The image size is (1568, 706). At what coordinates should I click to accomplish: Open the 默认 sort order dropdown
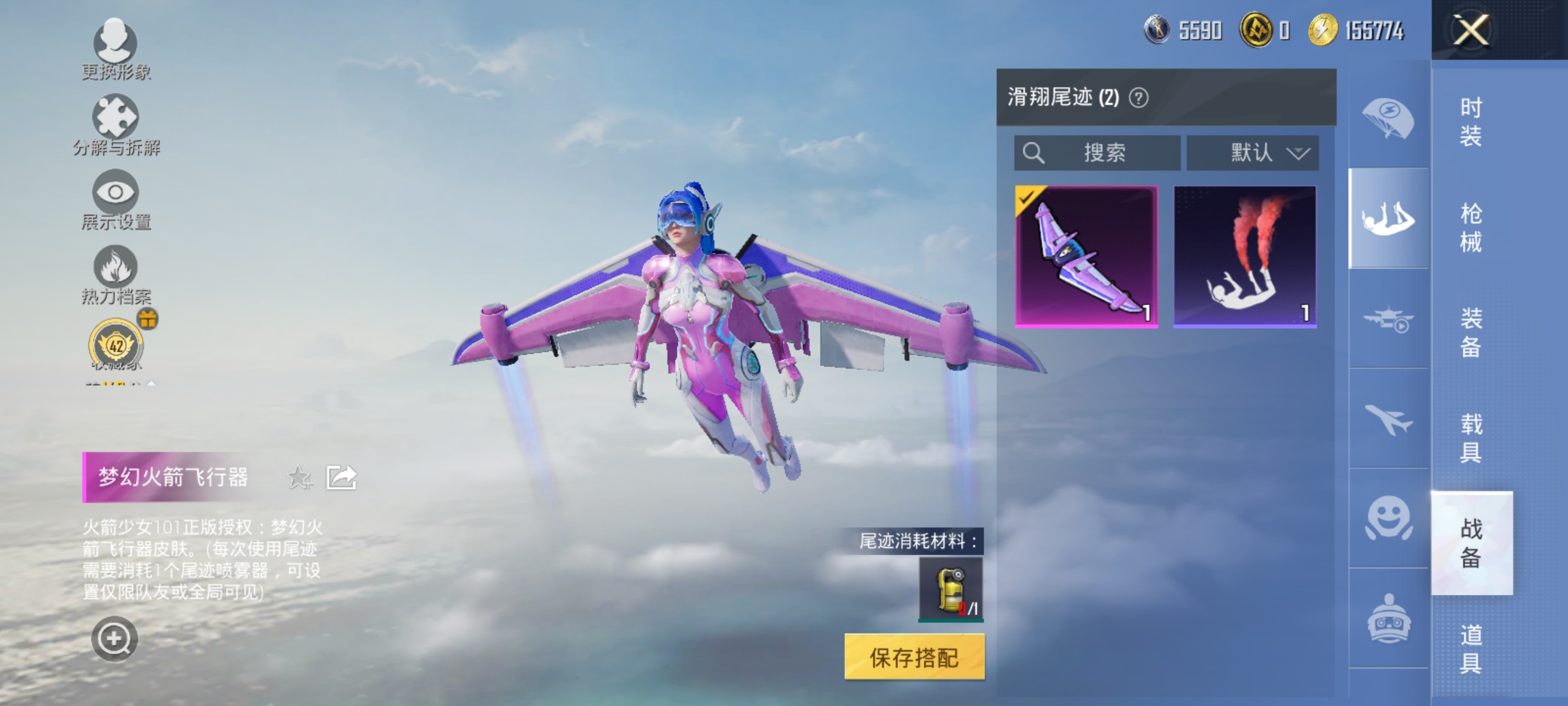1252,152
